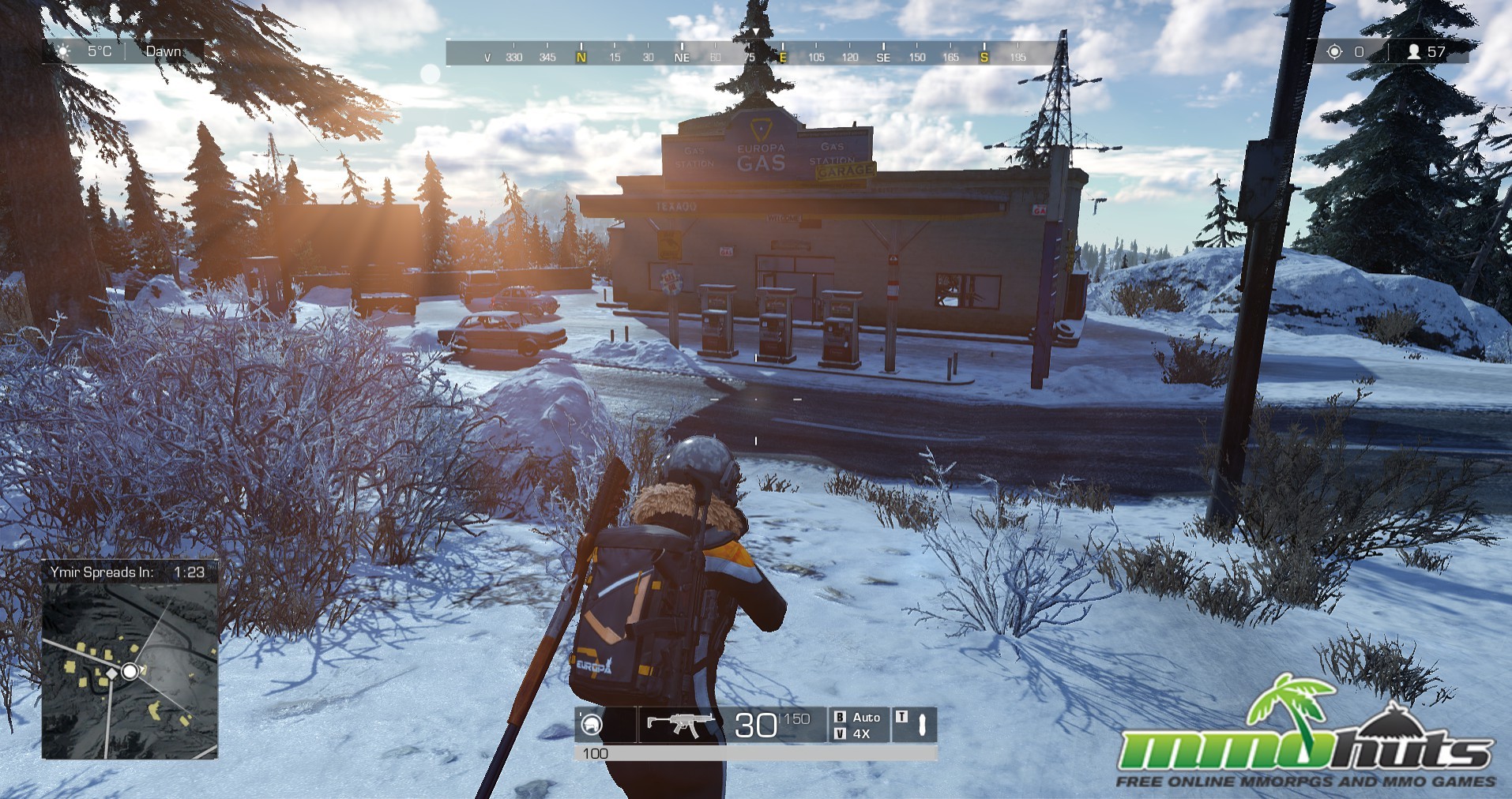The width and height of the screenshot is (1512, 799).
Task: Click the helmet armor status icon
Action: point(591,724)
